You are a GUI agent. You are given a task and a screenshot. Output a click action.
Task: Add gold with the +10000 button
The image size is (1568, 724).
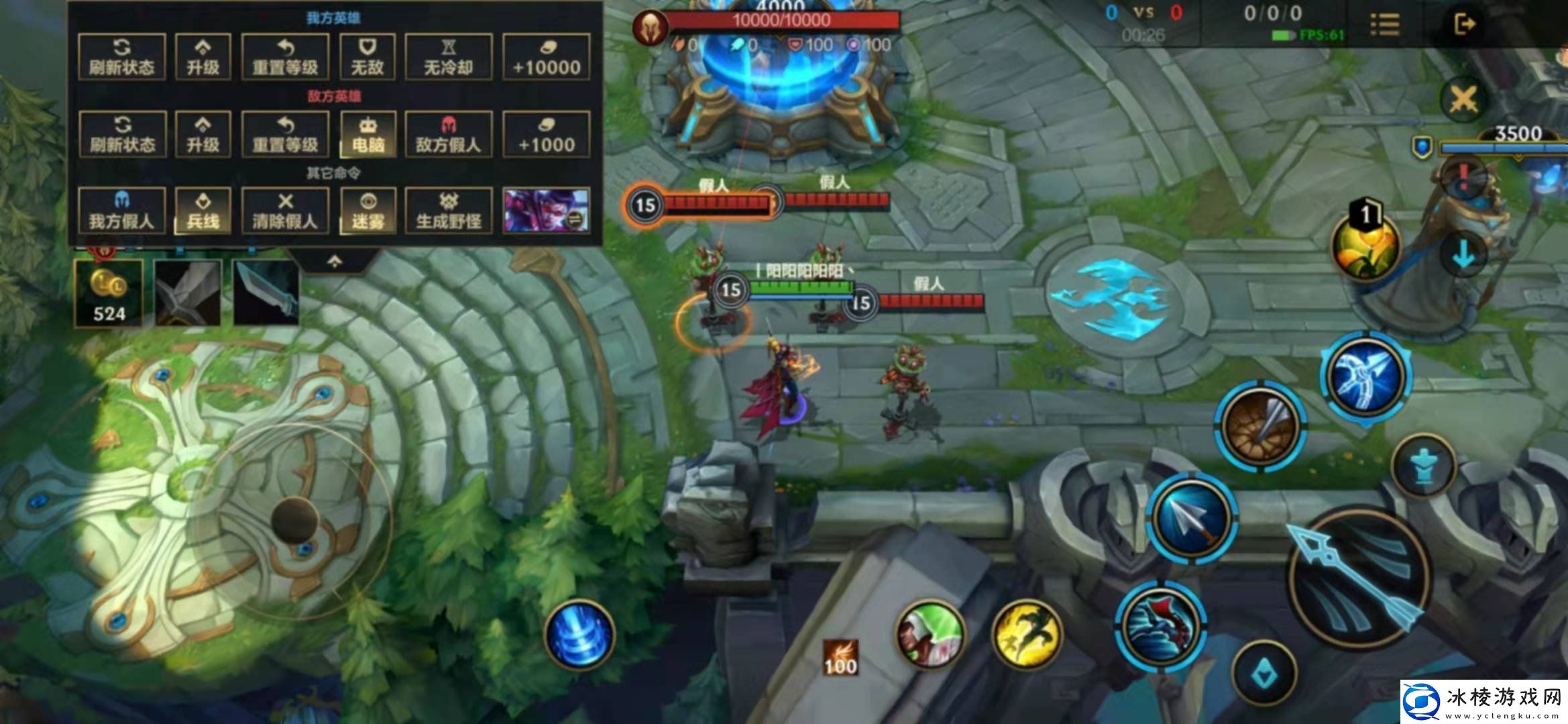[546, 57]
